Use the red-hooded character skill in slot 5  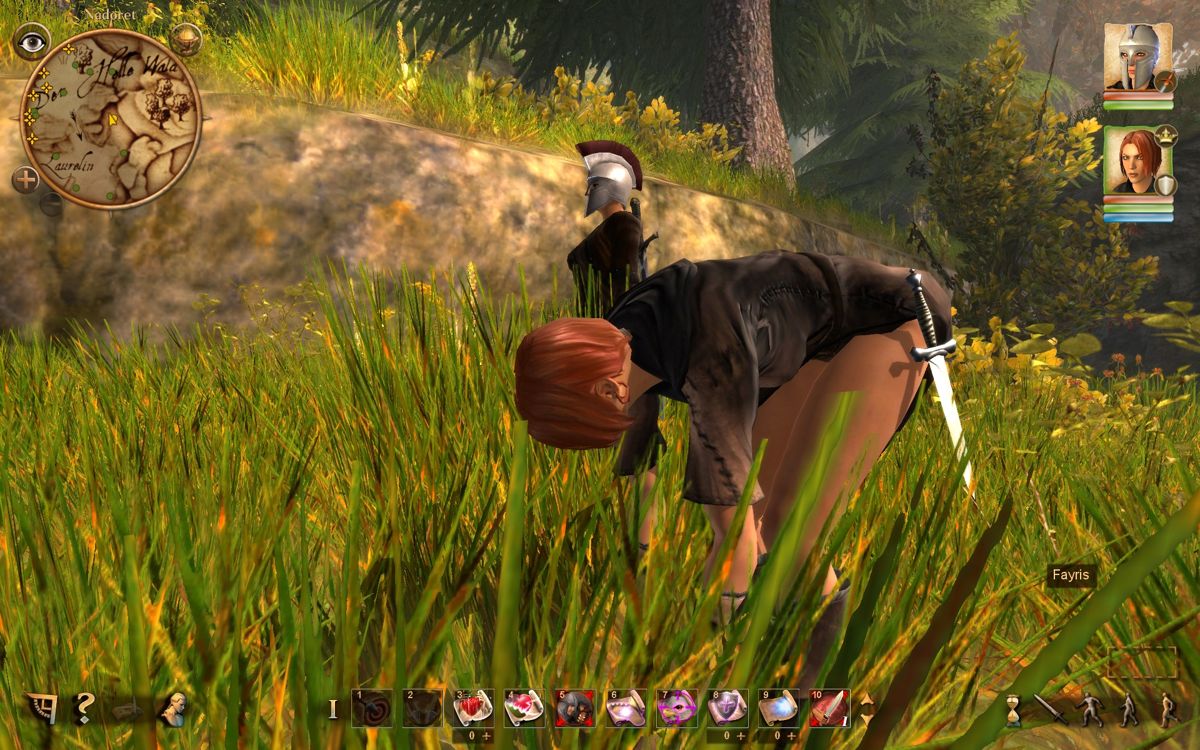[x=574, y=708]
